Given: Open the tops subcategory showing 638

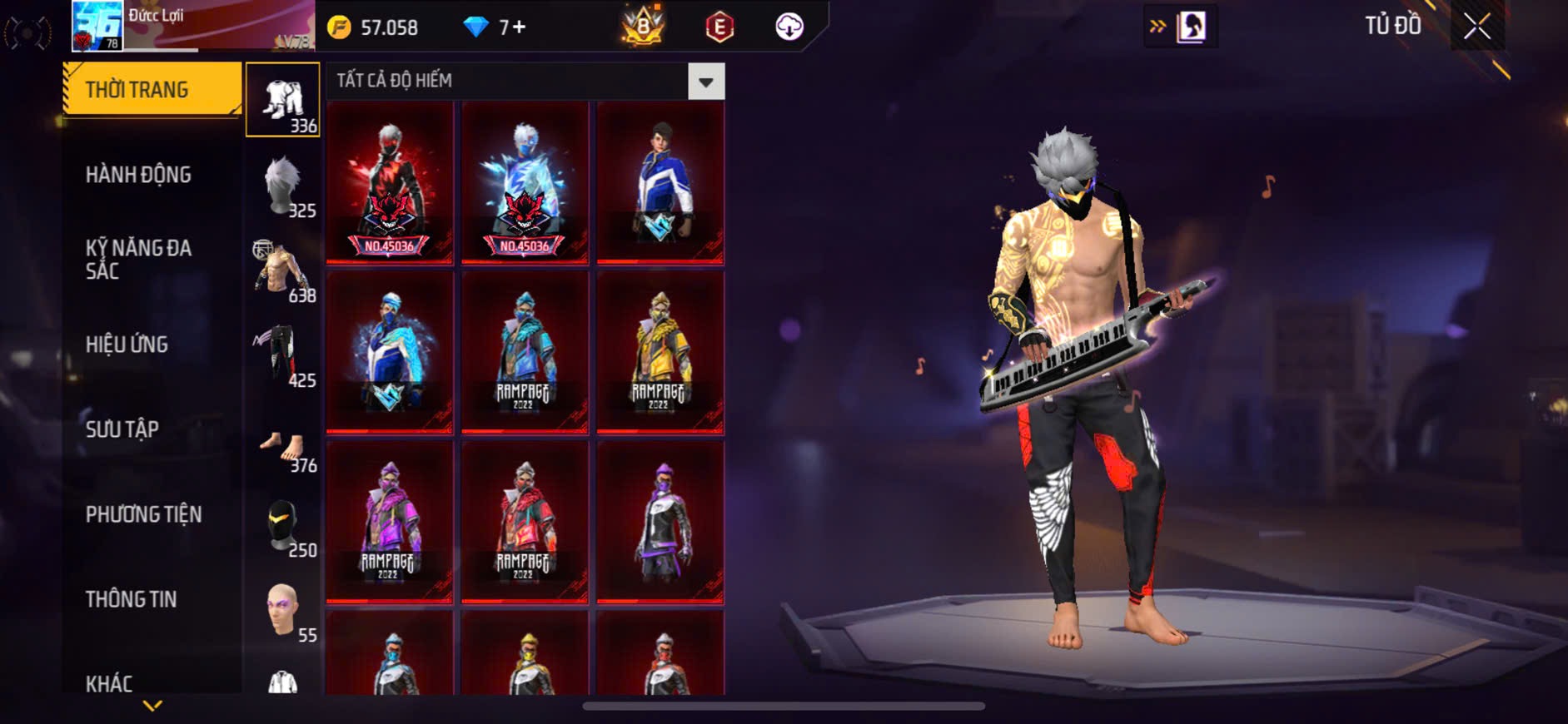Looking at the screenshot, I should (x=283, y=271).
